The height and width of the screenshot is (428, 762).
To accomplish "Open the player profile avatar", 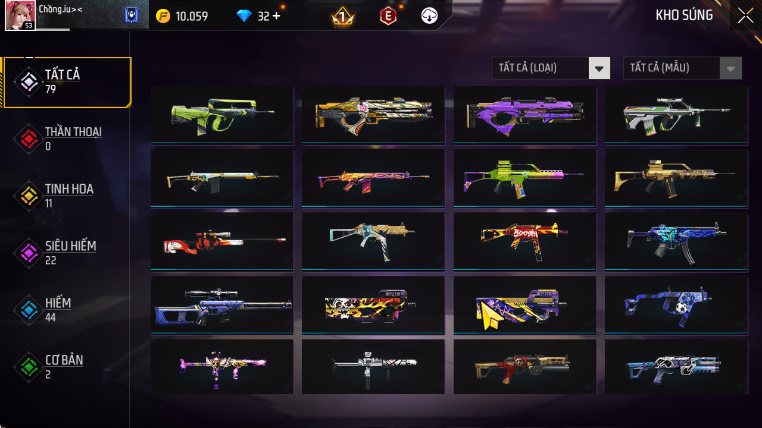I will [20, 15].
